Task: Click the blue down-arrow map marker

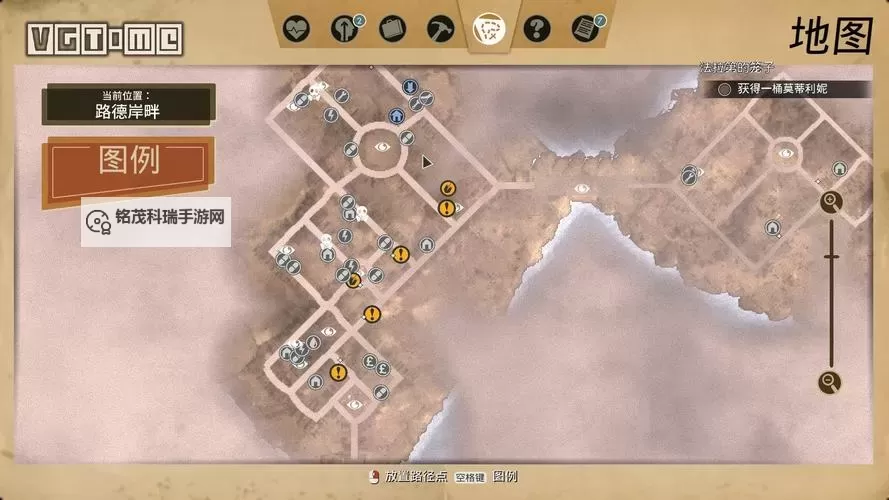Action: pyautogui.click(x=409, y=87)
